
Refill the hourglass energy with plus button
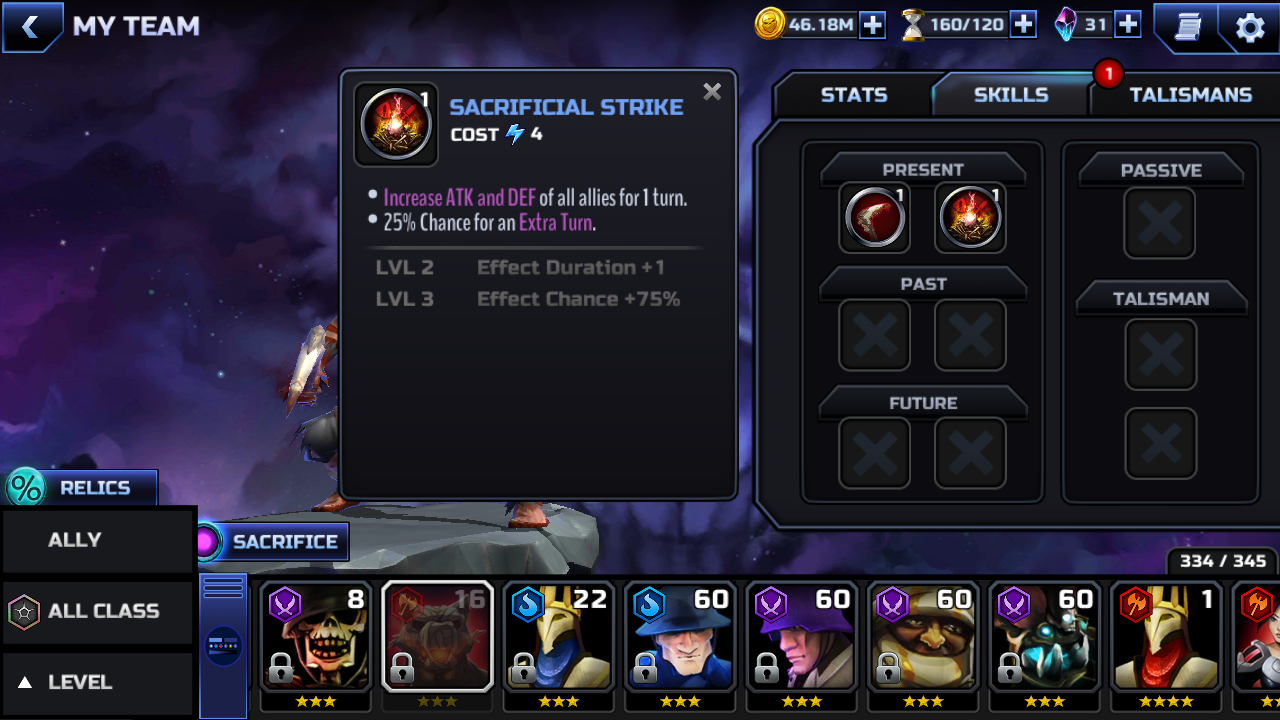(x=1023, y=25)
